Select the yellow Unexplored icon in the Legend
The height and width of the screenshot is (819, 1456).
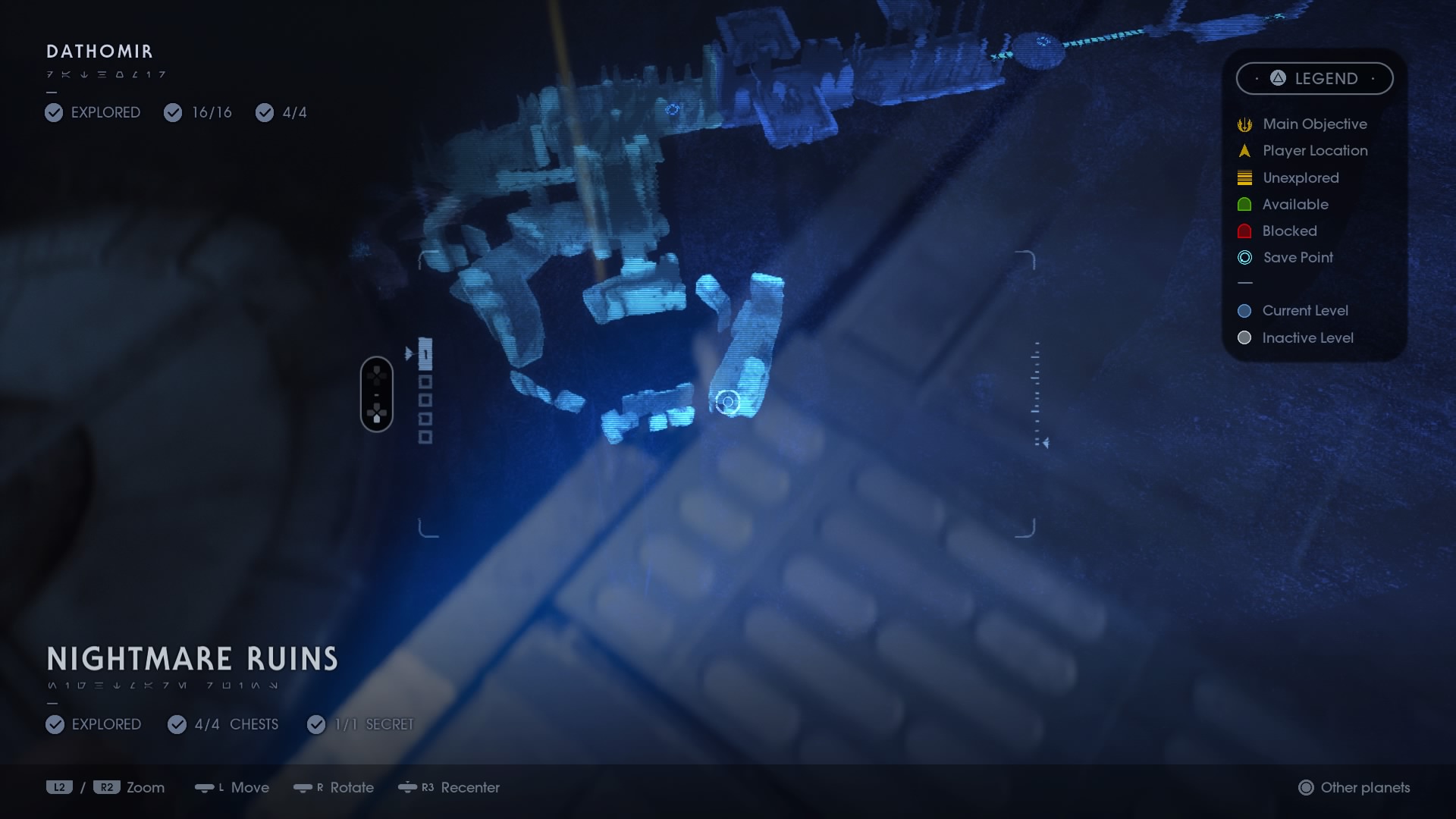(x=1244, y=177)
